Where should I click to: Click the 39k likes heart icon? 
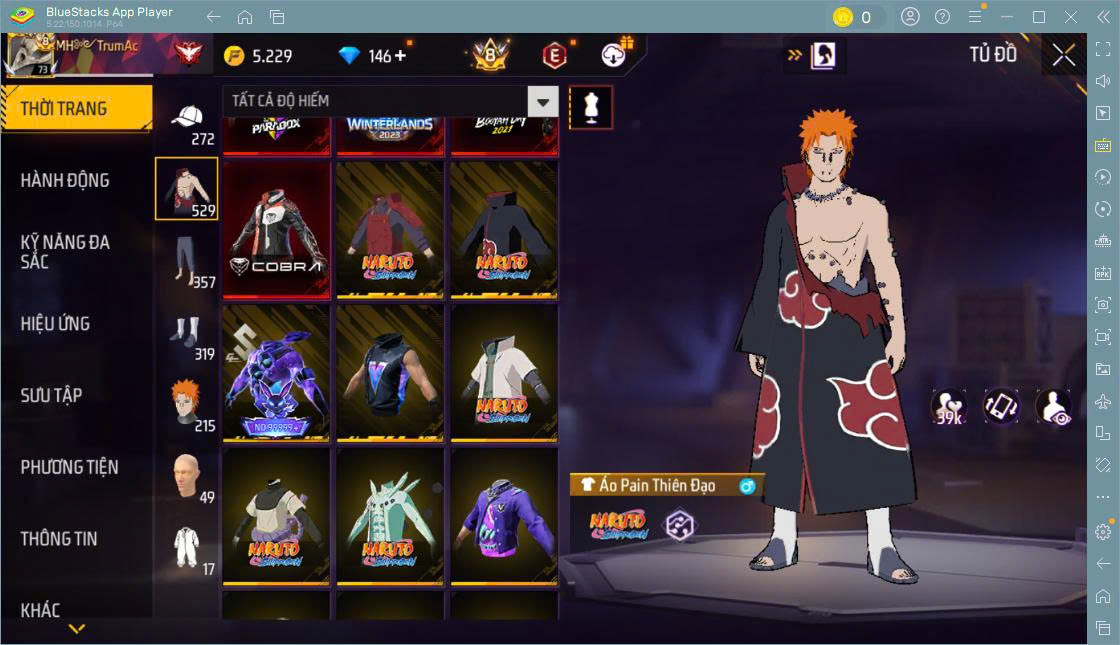(948, 407)
